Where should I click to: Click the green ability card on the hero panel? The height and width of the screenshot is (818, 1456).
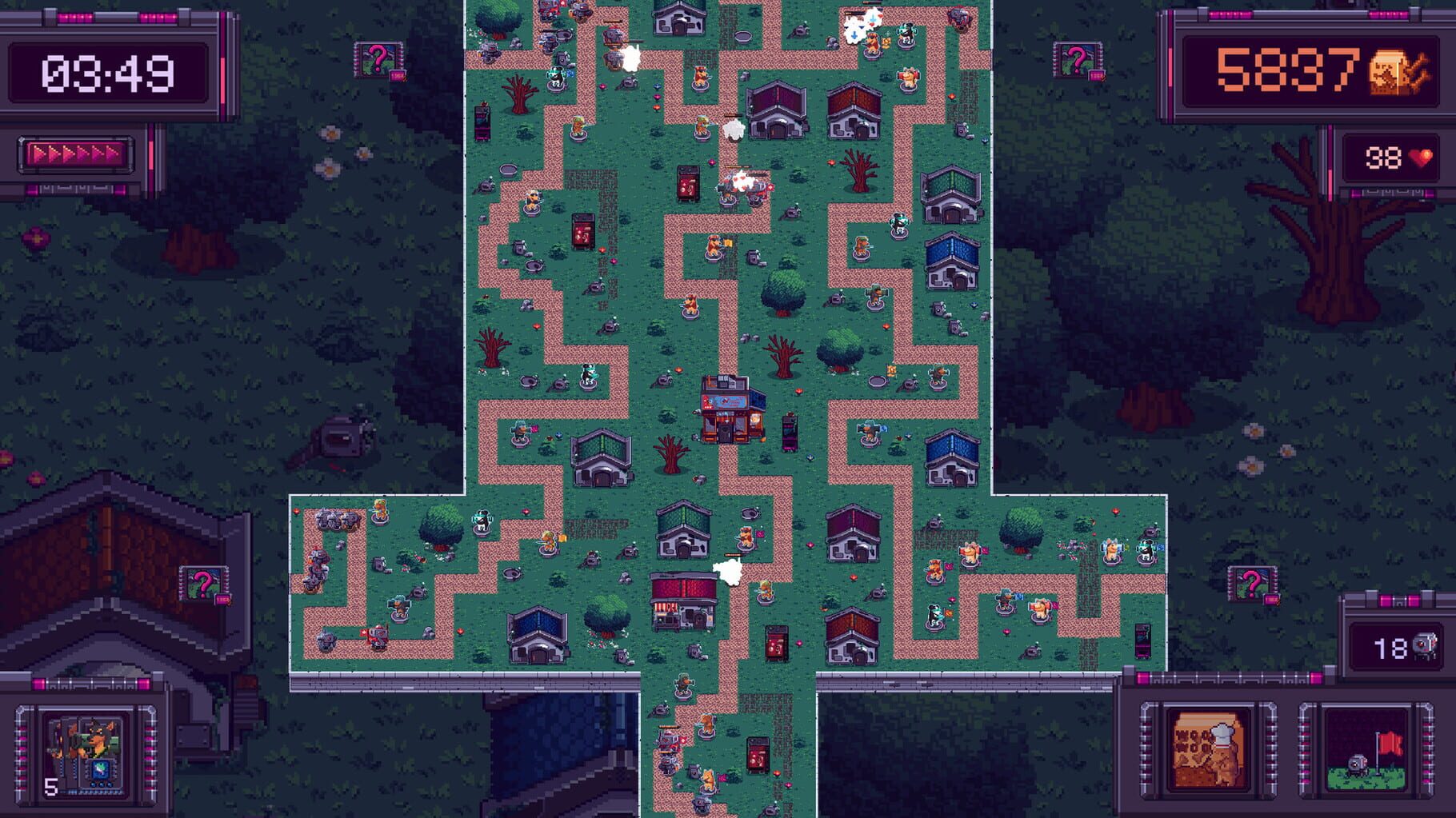(x=100, y=768)
